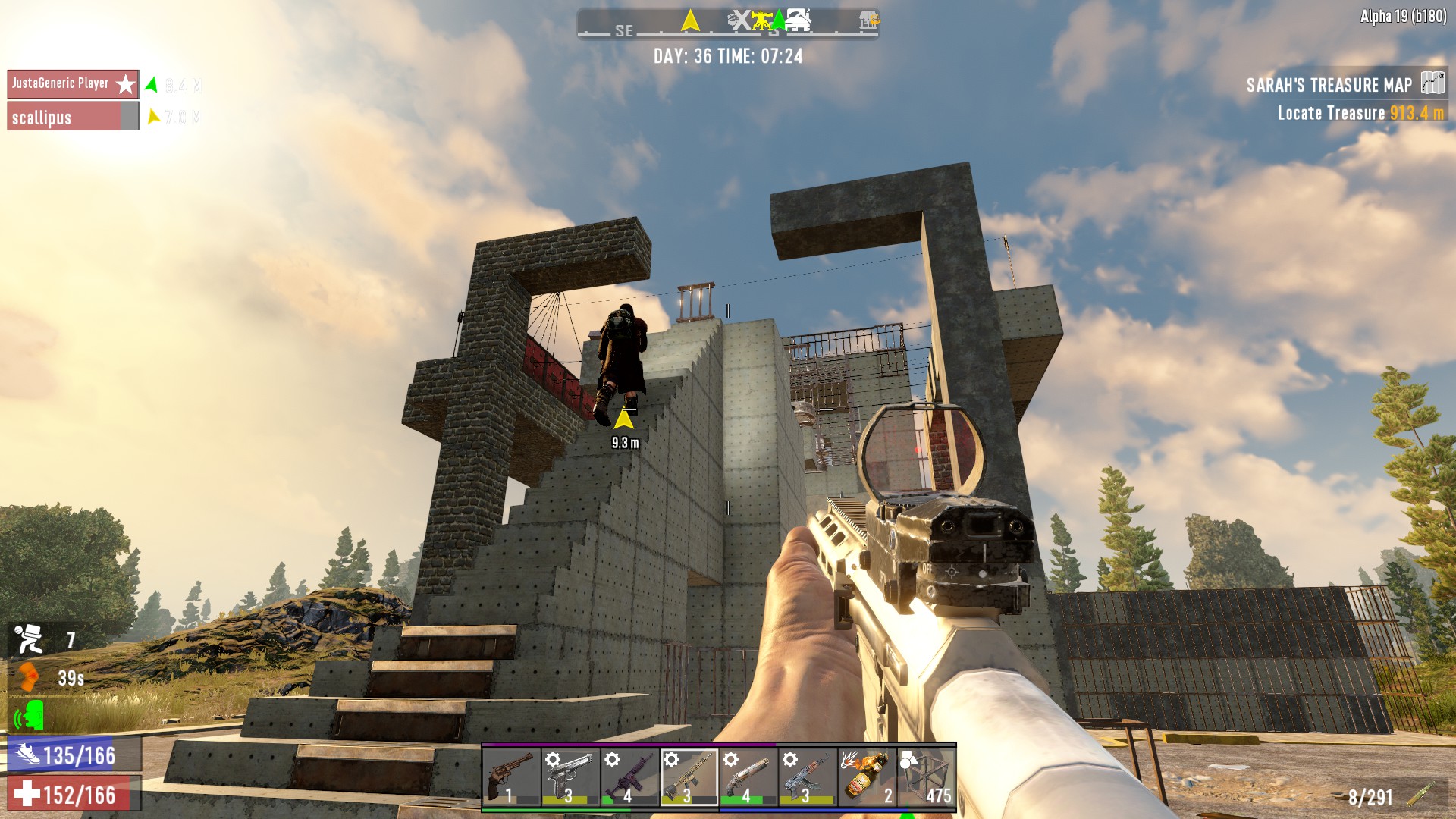Inspect the orange knee injury buff icon

[x=30, y=677]
